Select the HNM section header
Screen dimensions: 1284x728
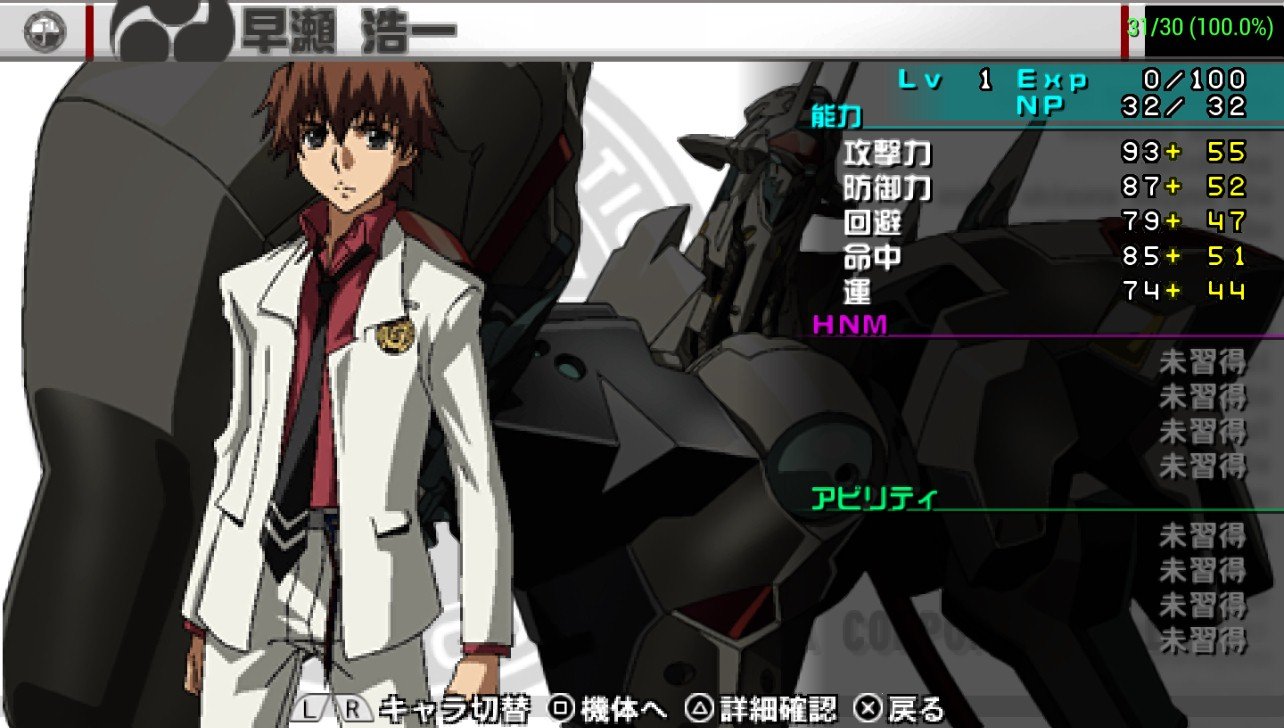click(850, 325)
